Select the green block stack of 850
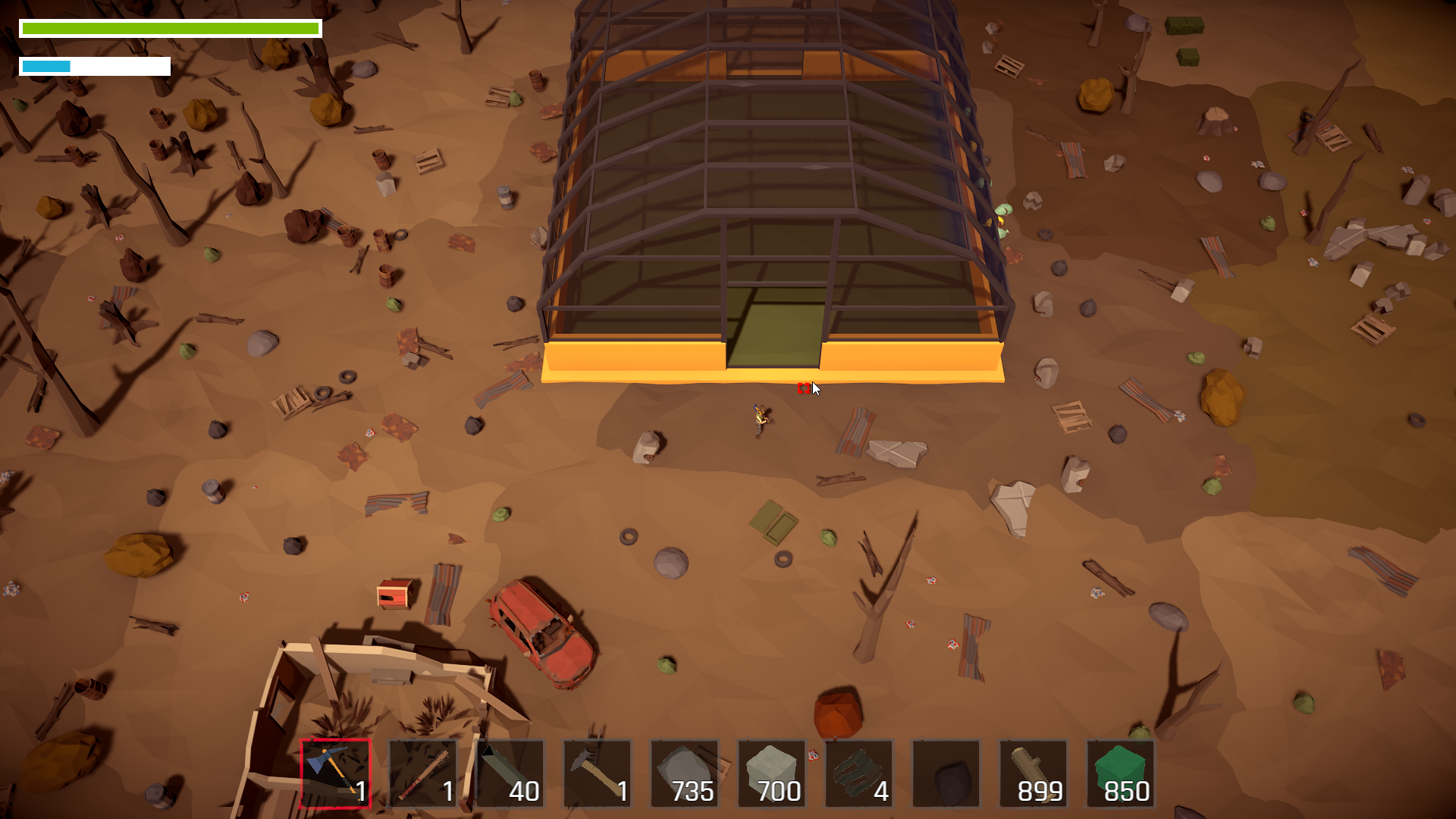This screenshot has height=819, width=1456. tap(1121, 773)
